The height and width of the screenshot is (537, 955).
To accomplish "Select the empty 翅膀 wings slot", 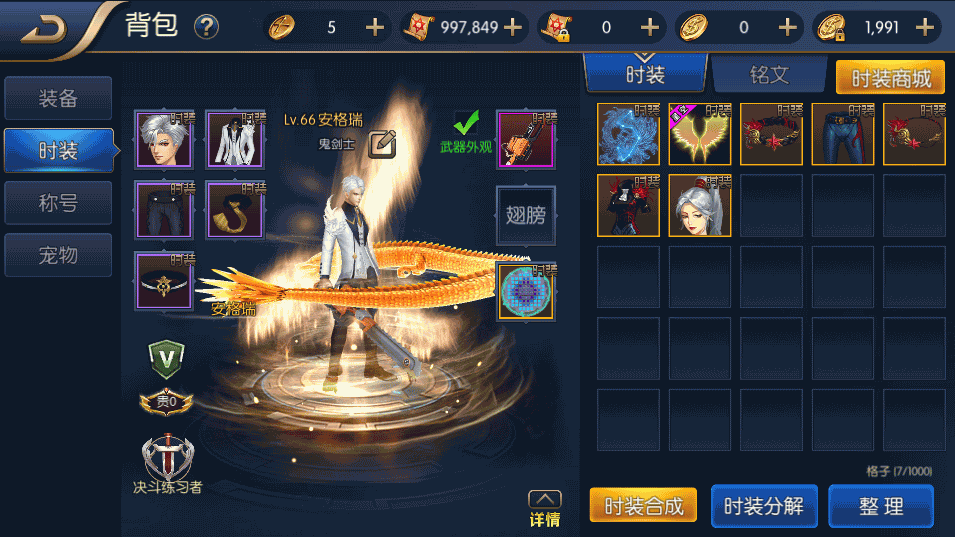I will coord(525,213).
